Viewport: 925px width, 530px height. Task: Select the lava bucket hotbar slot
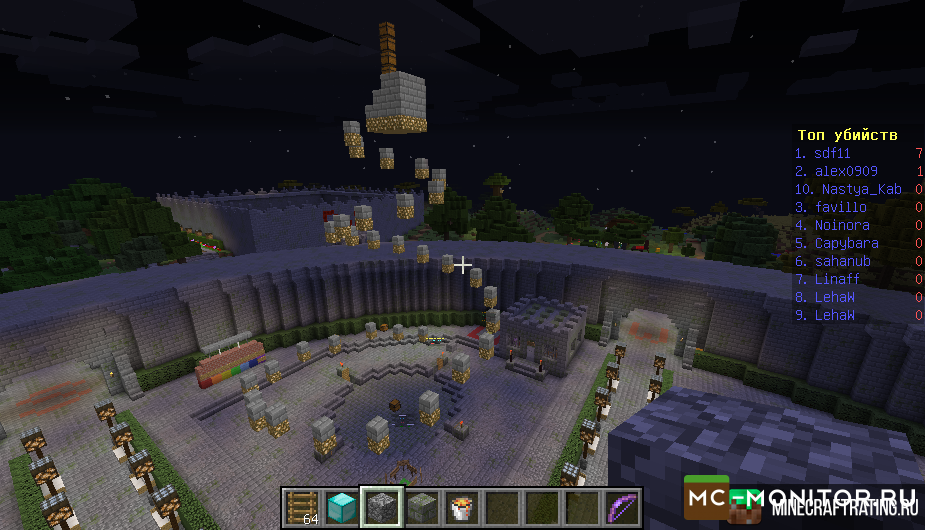click(x=461, y=508)
